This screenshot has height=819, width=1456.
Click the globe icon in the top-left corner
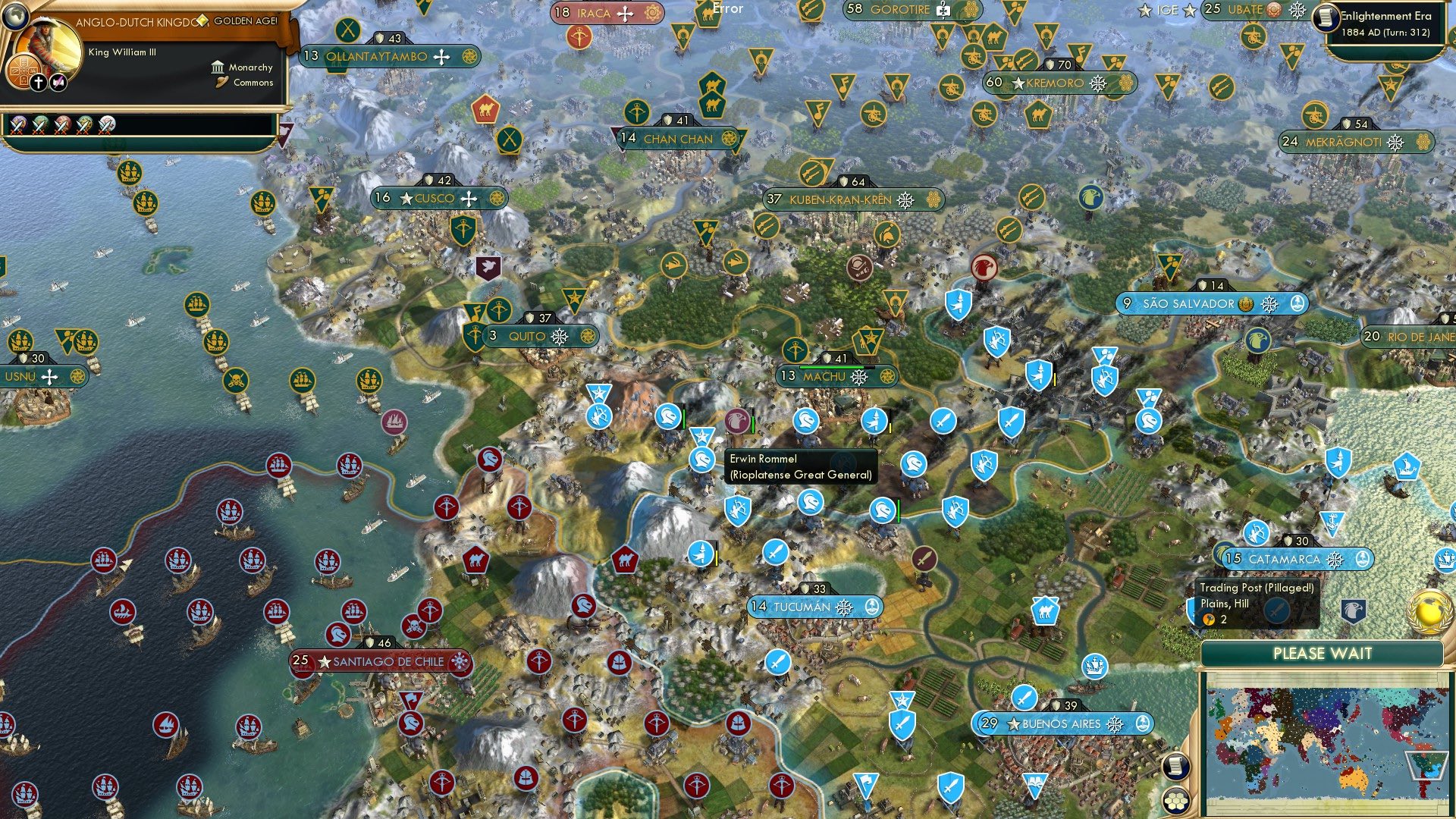[x=16, y=17]
